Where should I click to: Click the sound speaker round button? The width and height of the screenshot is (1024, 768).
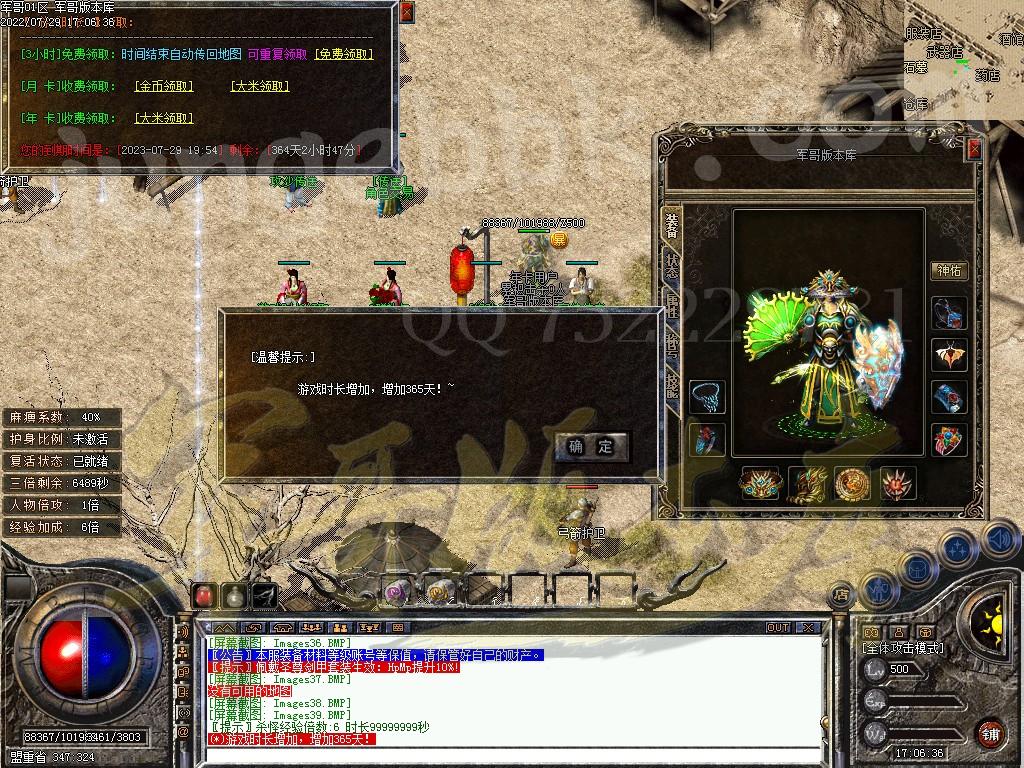[999, 540]
